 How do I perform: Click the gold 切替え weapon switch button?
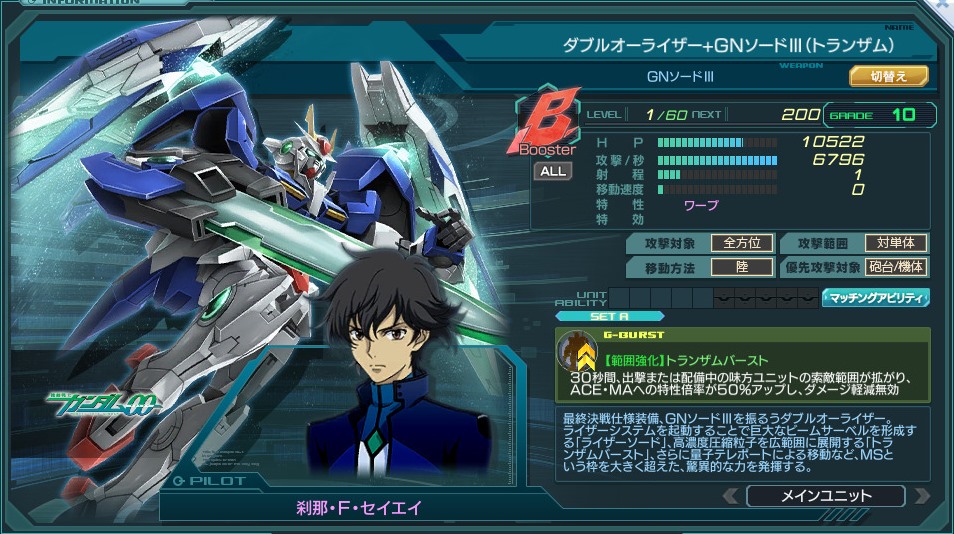[x=888, y=76]
